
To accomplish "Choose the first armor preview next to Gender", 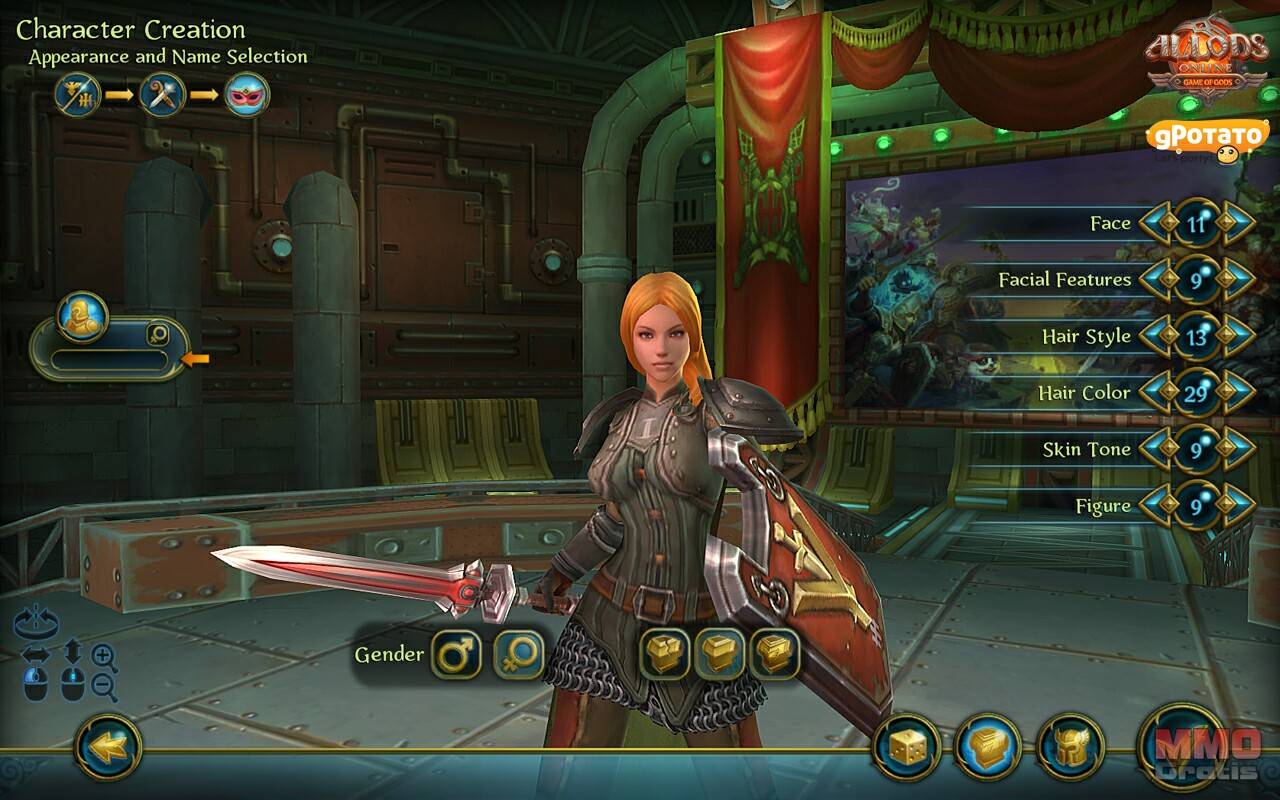I will (x=665, y=655).
